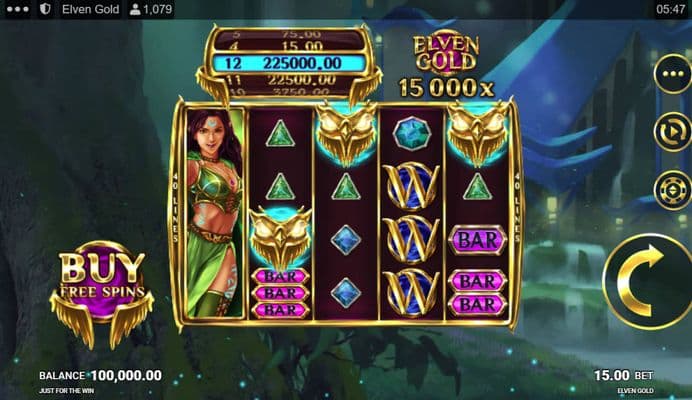
Task: Click the shield icon in the top bar
Action: (x=46, y=9)
